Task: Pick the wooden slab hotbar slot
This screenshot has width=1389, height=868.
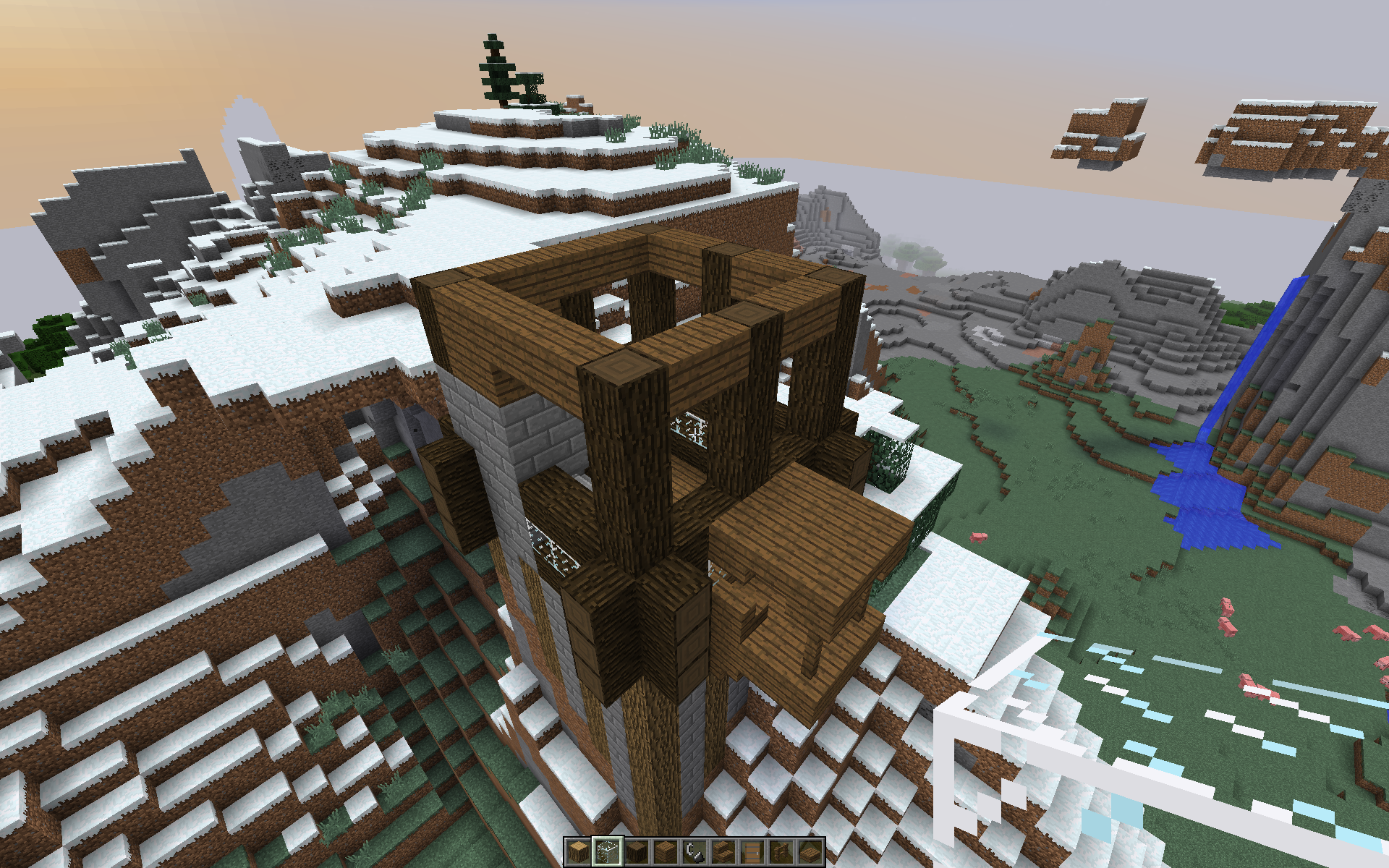Action: click(x=810, y=852)
